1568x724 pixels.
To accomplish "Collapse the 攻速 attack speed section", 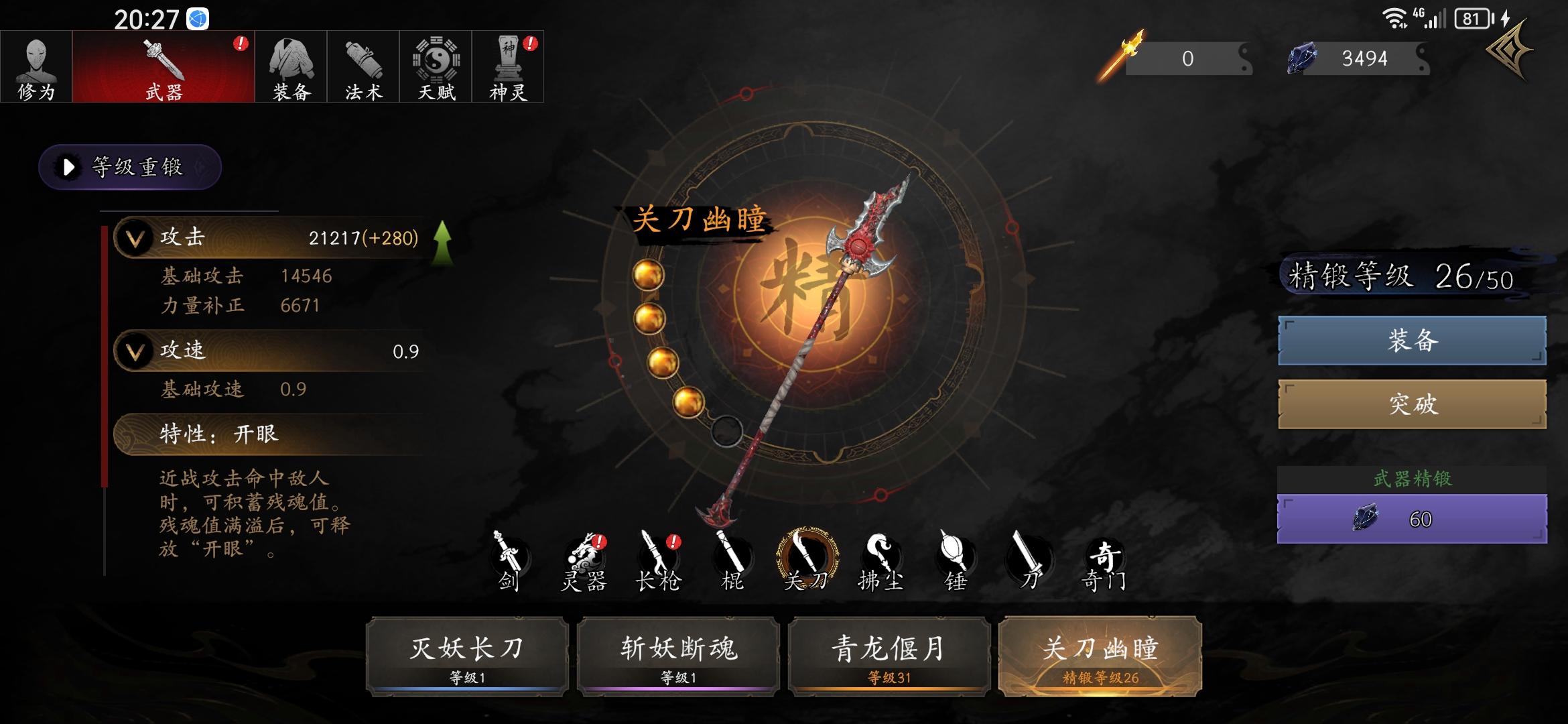I will coord(136,351).
